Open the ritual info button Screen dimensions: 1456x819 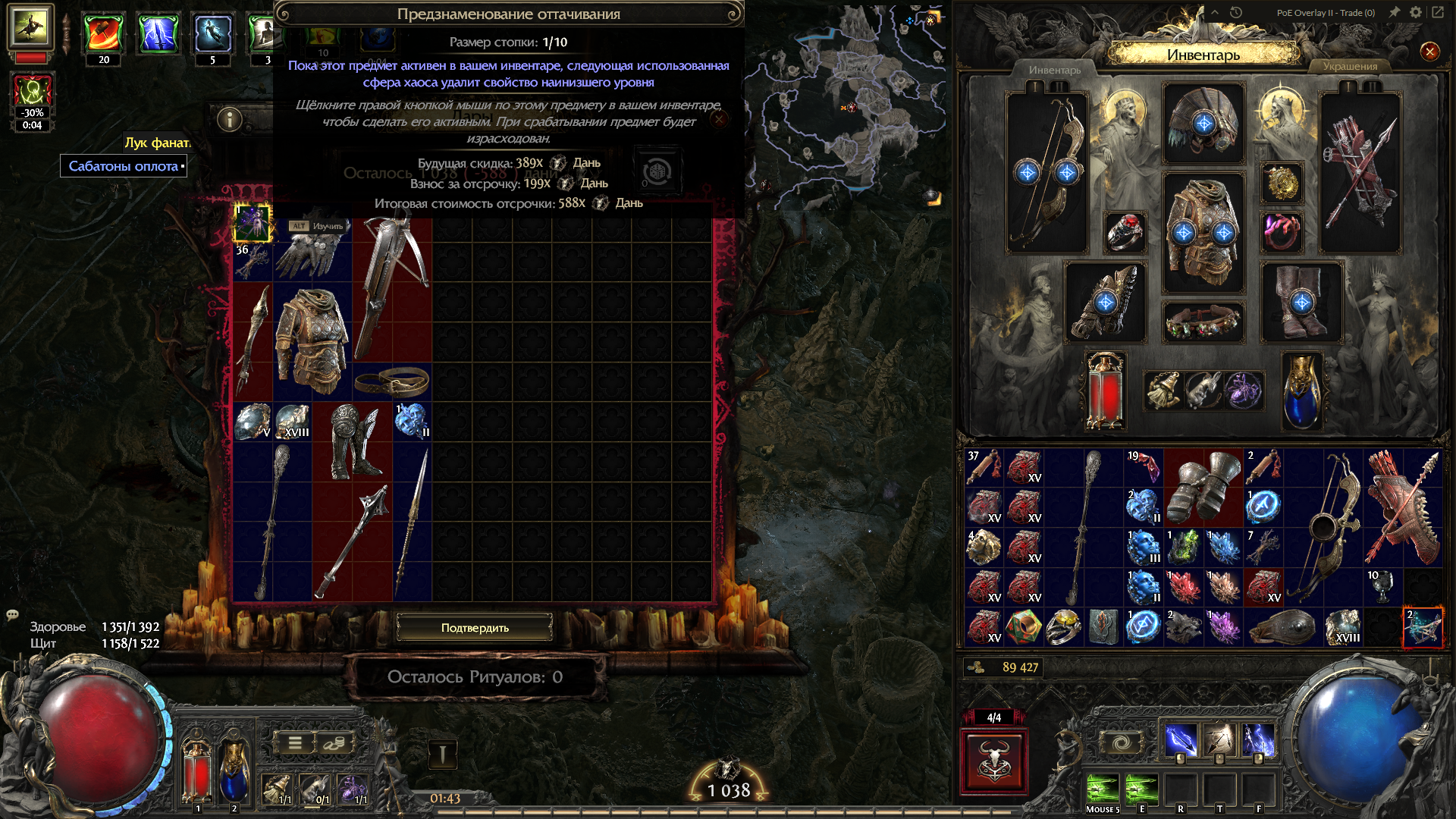click(229, 119)
